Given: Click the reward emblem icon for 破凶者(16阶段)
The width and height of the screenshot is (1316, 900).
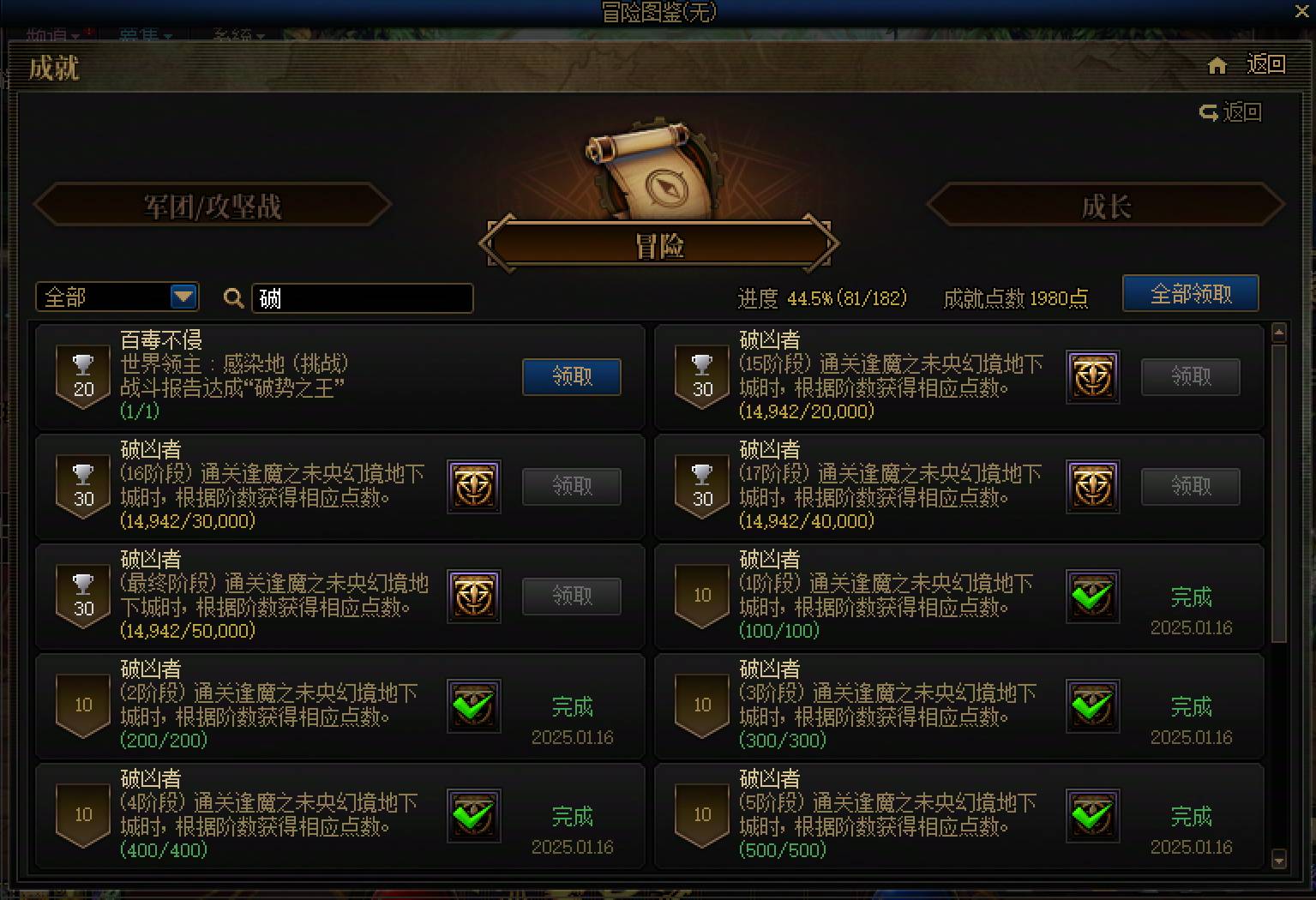Looking at the screenshot, I should [473, 486].
